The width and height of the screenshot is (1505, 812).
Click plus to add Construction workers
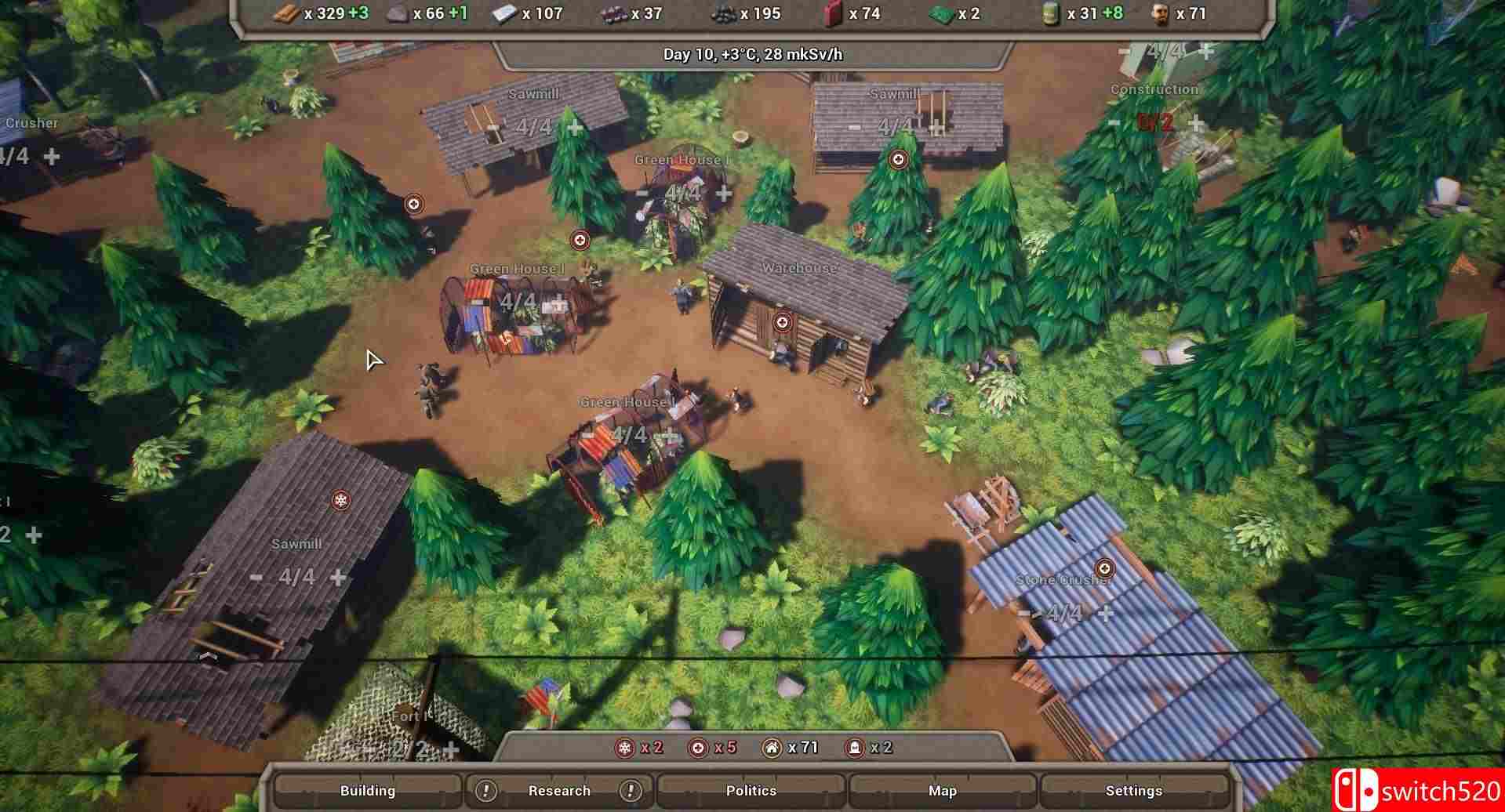click(1194, 123)
